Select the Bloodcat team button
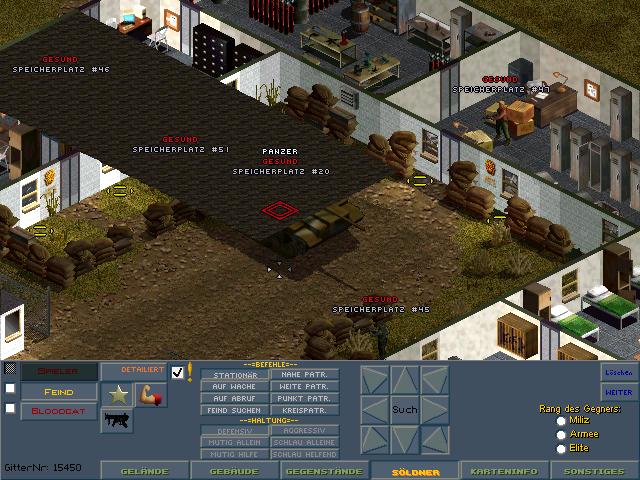The image size is (640, 480). tap(59, 410)
